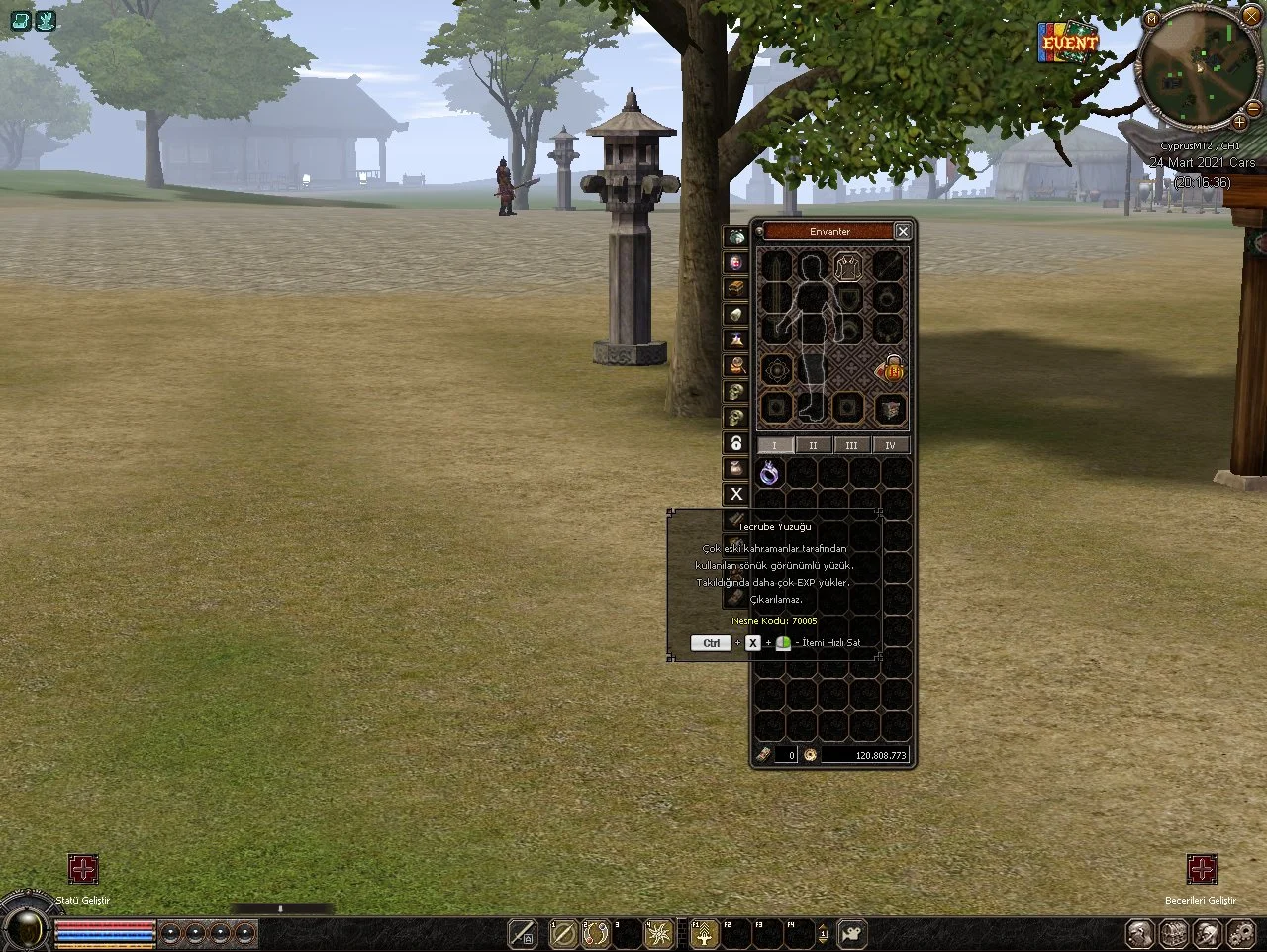
Task: Click the white padlock sidebar icon
Action: 735,443
